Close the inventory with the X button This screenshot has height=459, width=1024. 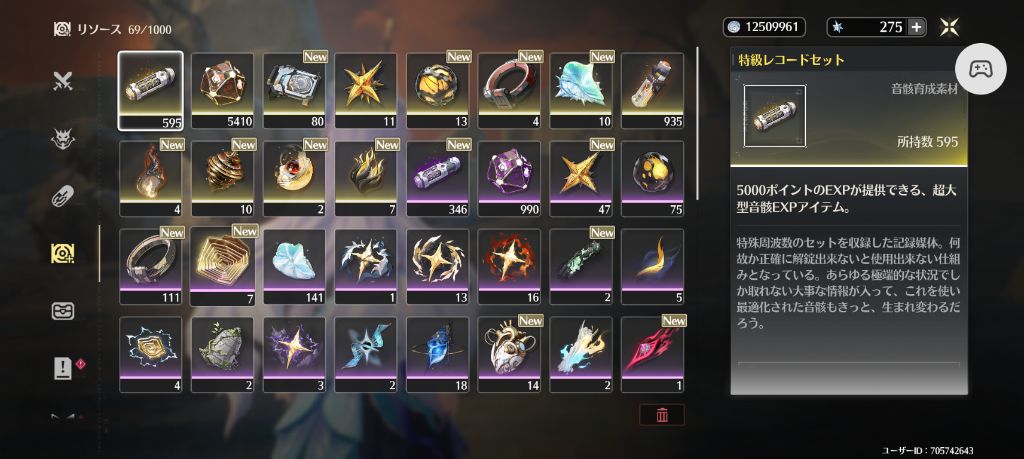coord(953,27)
